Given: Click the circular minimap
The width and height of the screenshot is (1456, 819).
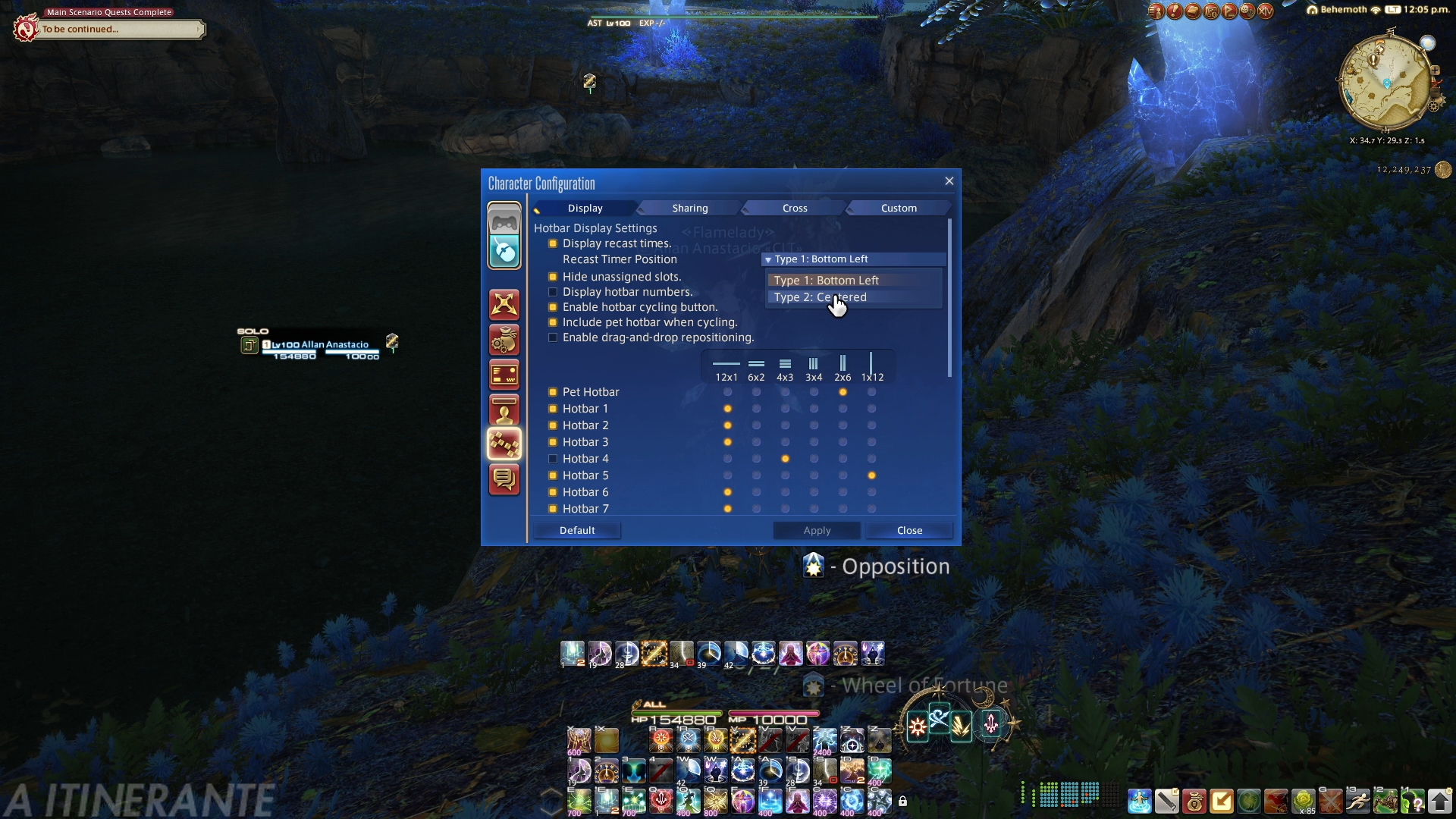Looking at the screenshot, I should 1385,82.
